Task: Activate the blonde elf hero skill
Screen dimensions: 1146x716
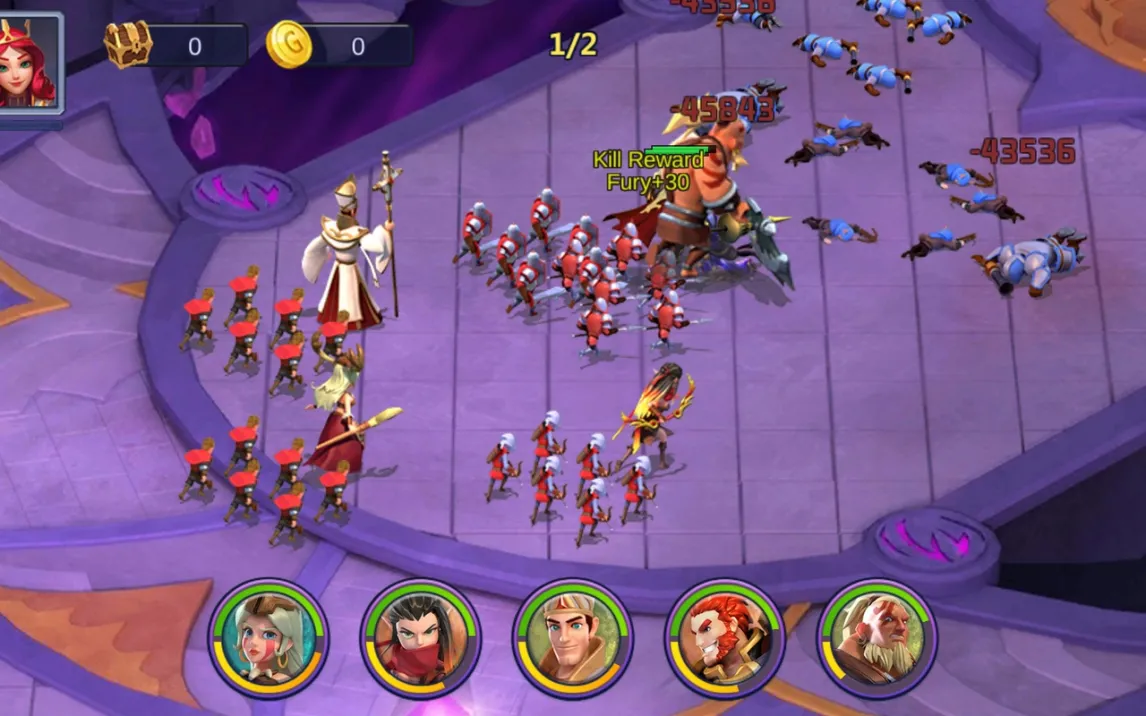Action: 269,638
